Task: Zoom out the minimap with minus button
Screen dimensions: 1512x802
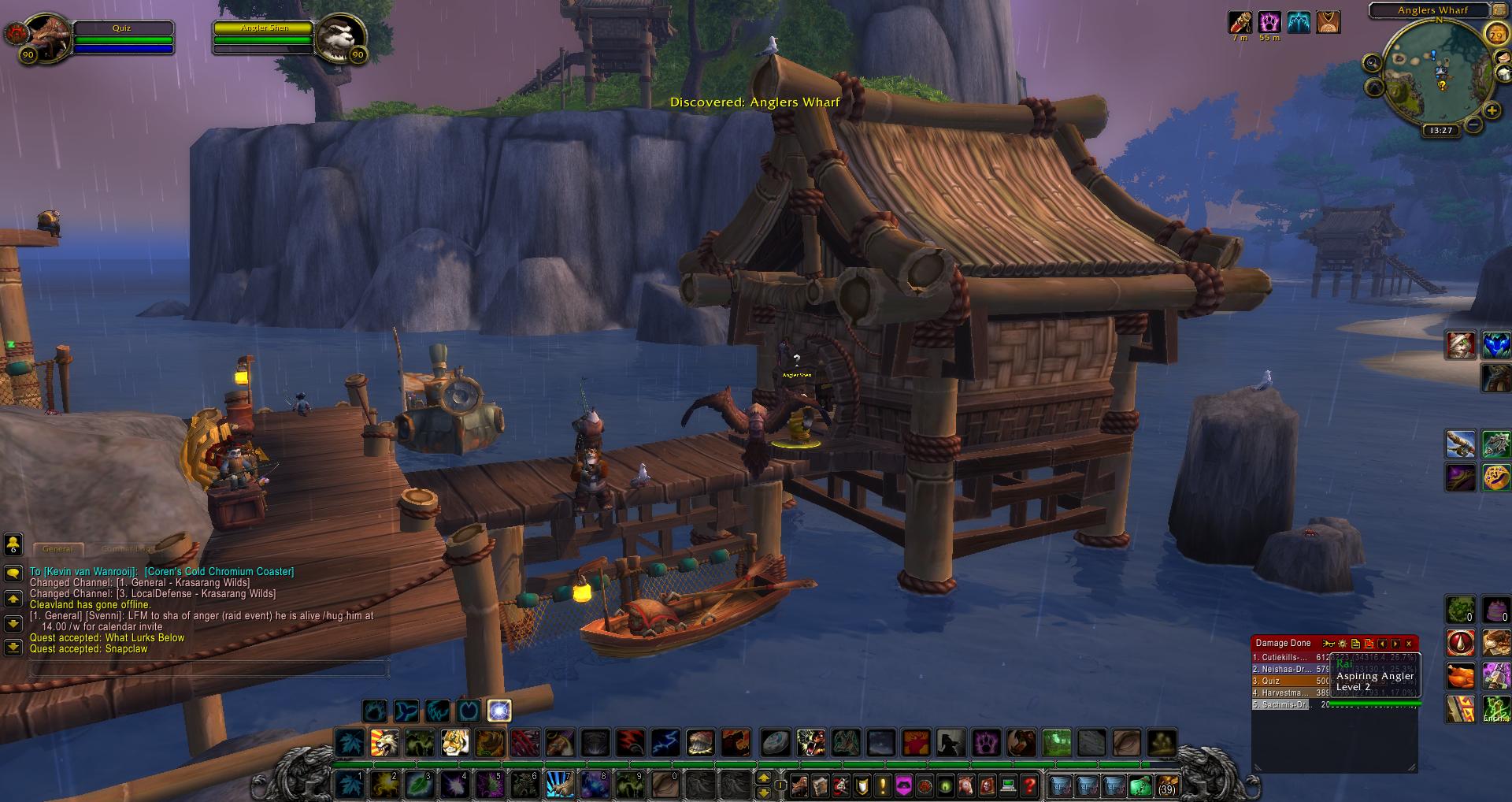Action: pos(1474,124)
